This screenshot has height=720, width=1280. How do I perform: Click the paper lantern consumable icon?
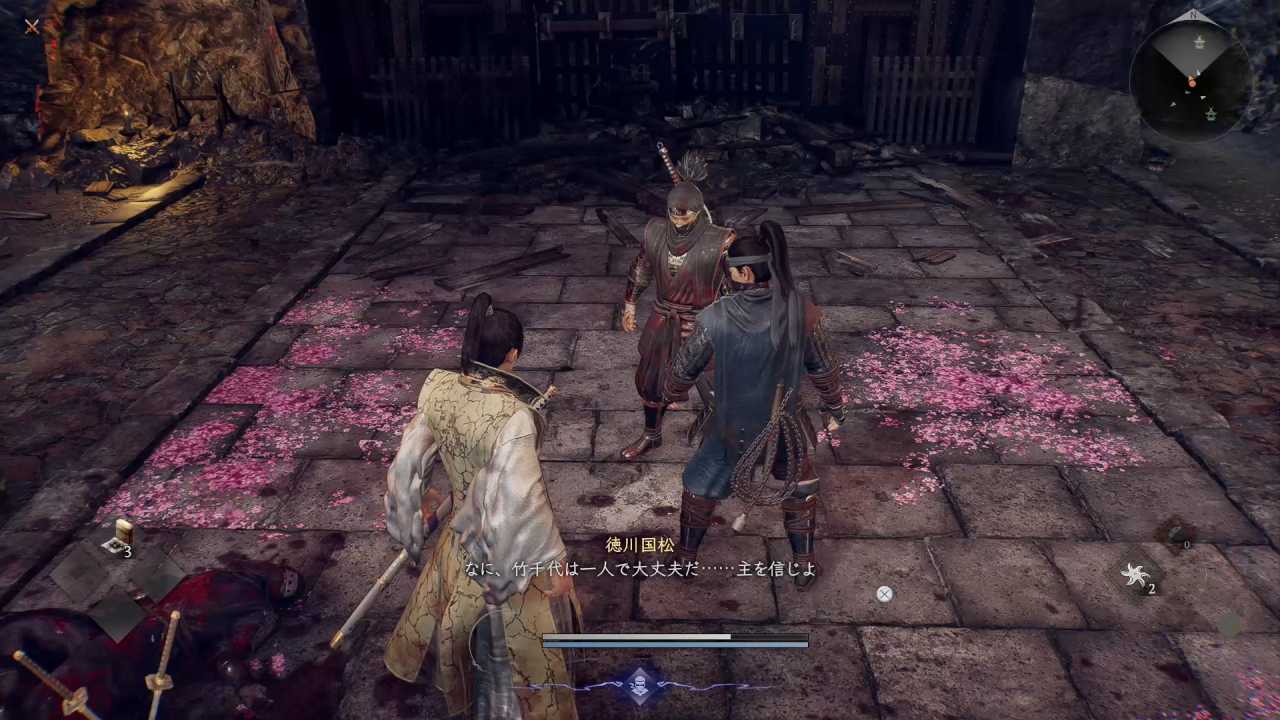coord(123,527)
